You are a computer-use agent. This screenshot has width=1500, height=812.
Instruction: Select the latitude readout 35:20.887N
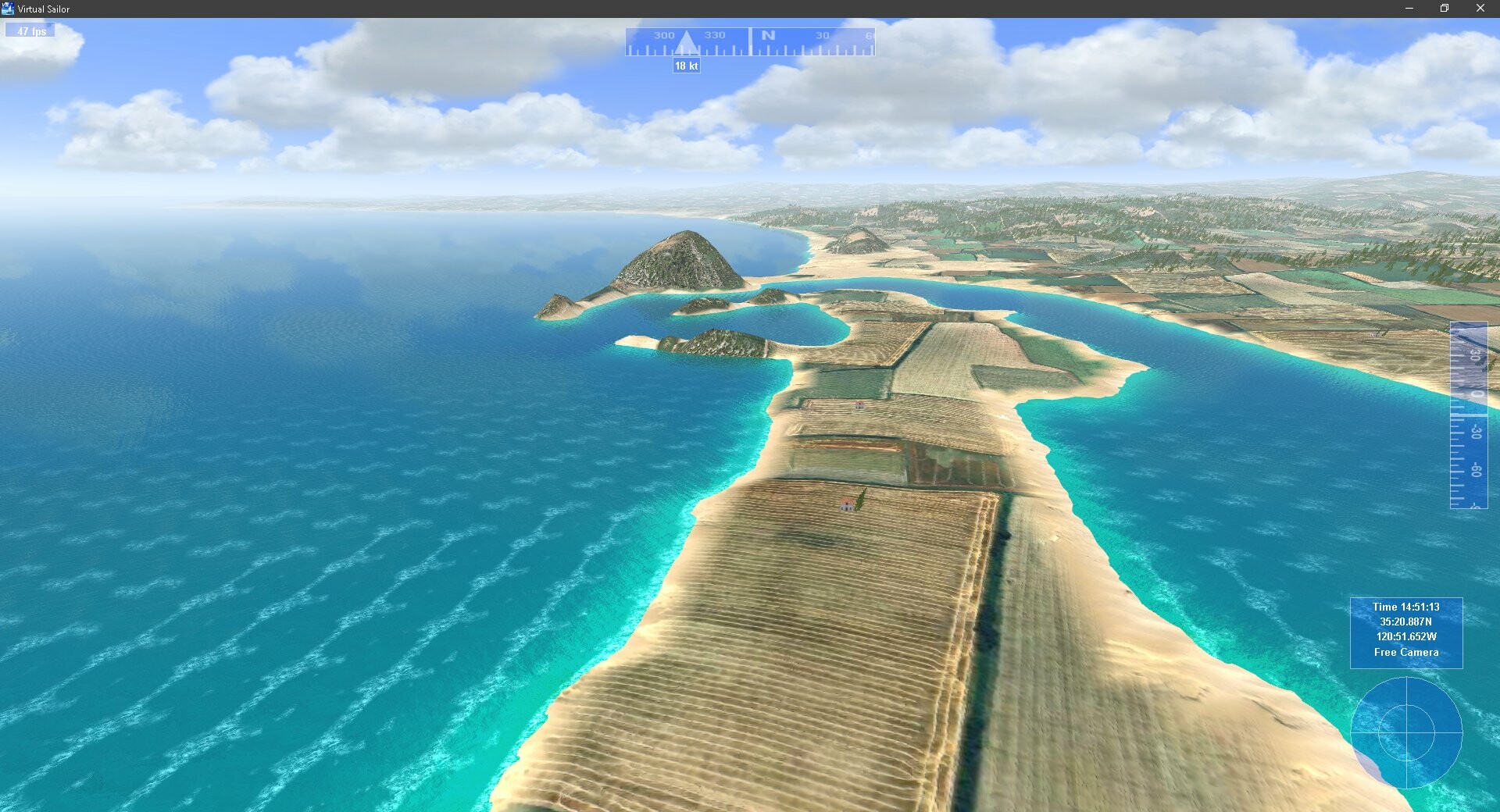1405,621
